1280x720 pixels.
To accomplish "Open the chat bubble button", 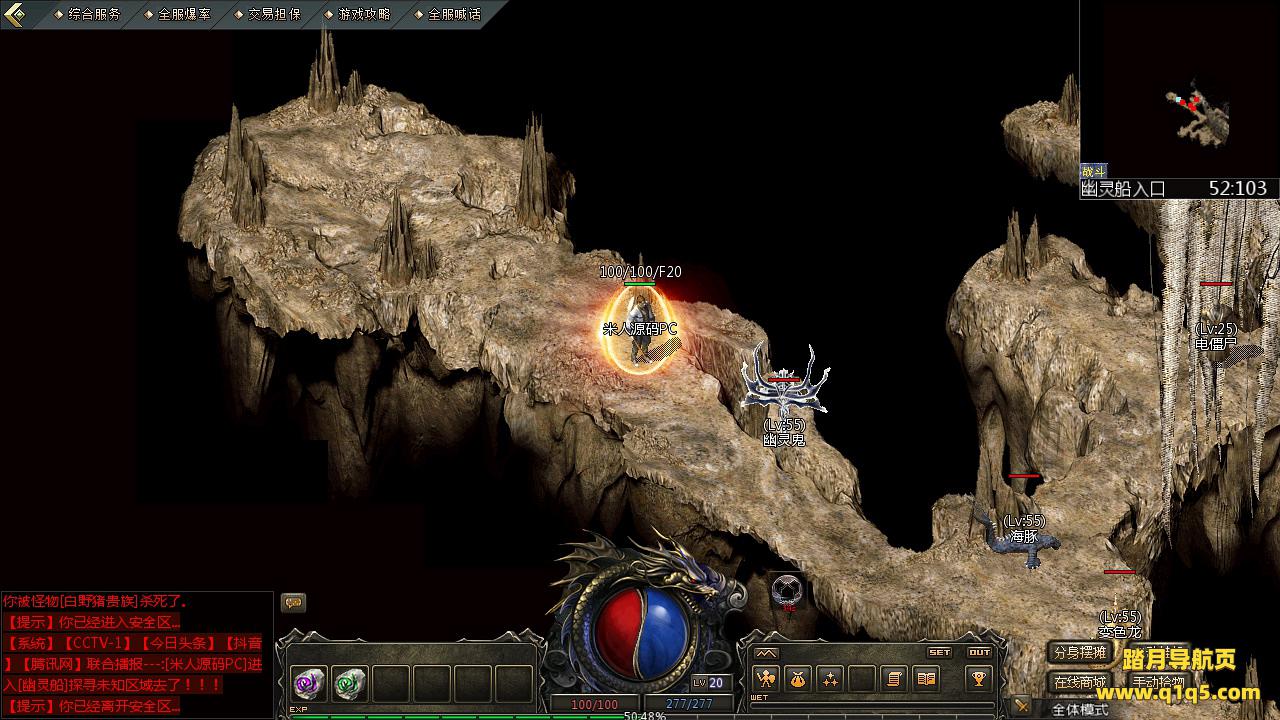I will [x=293, y=602].
